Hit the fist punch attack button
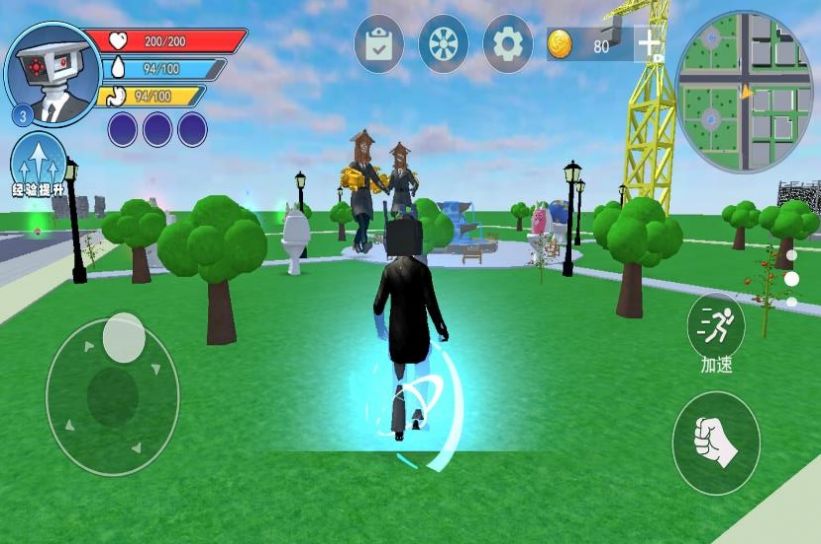 (715, 443)
